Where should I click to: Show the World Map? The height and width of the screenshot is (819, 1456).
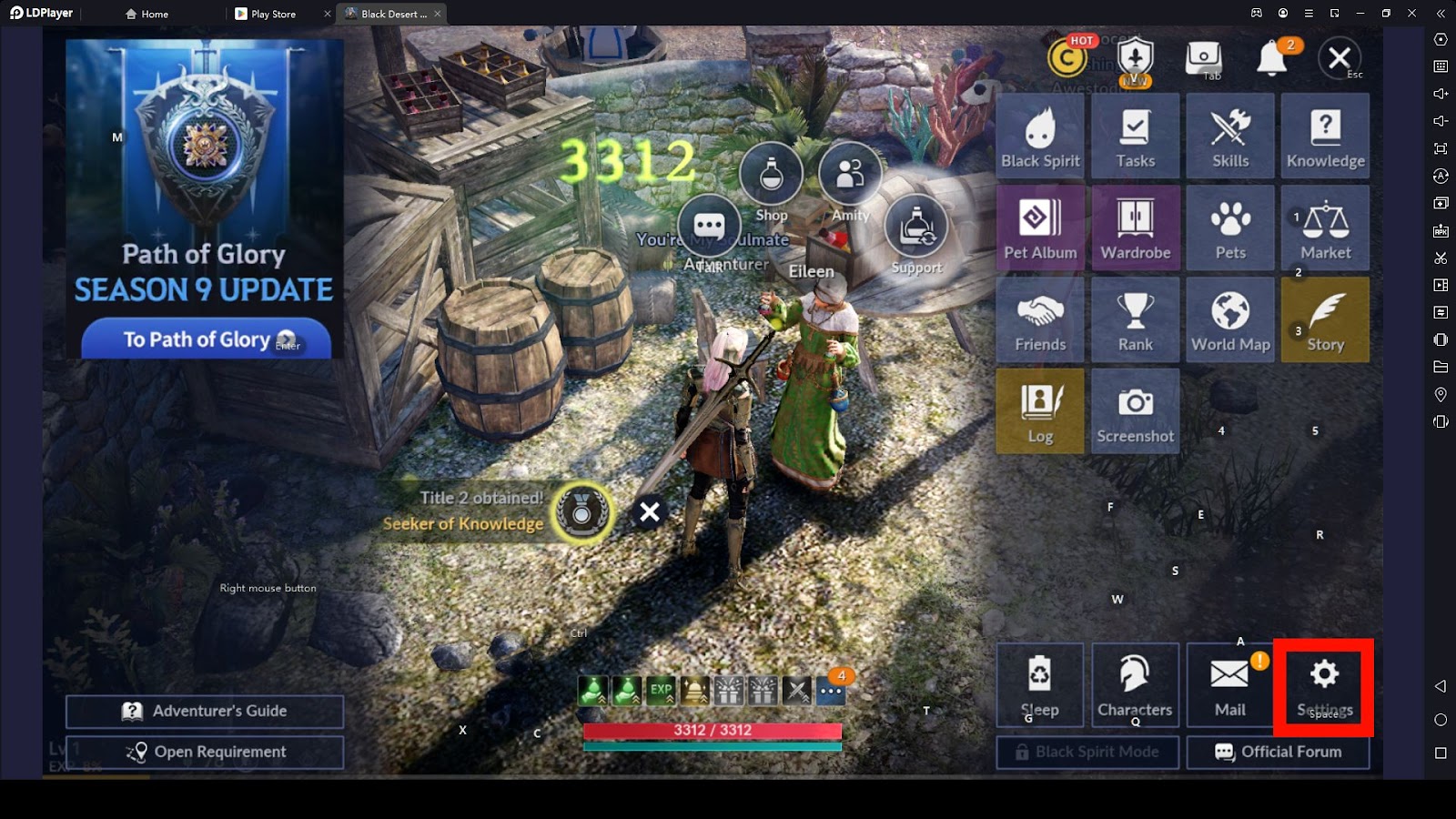tap(1230, 320)
